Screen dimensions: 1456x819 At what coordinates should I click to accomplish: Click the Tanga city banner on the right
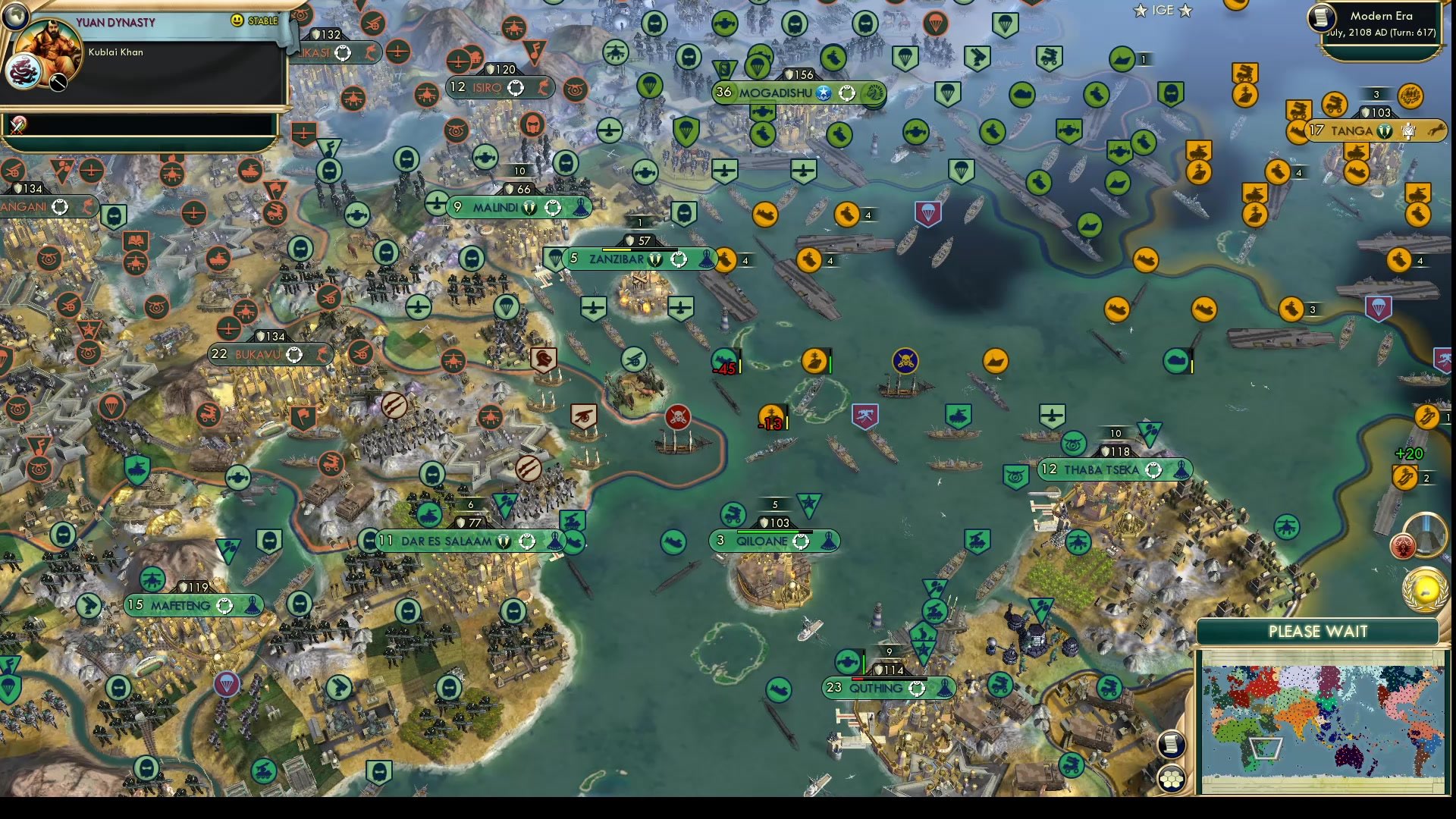(x=1357, y=130)
